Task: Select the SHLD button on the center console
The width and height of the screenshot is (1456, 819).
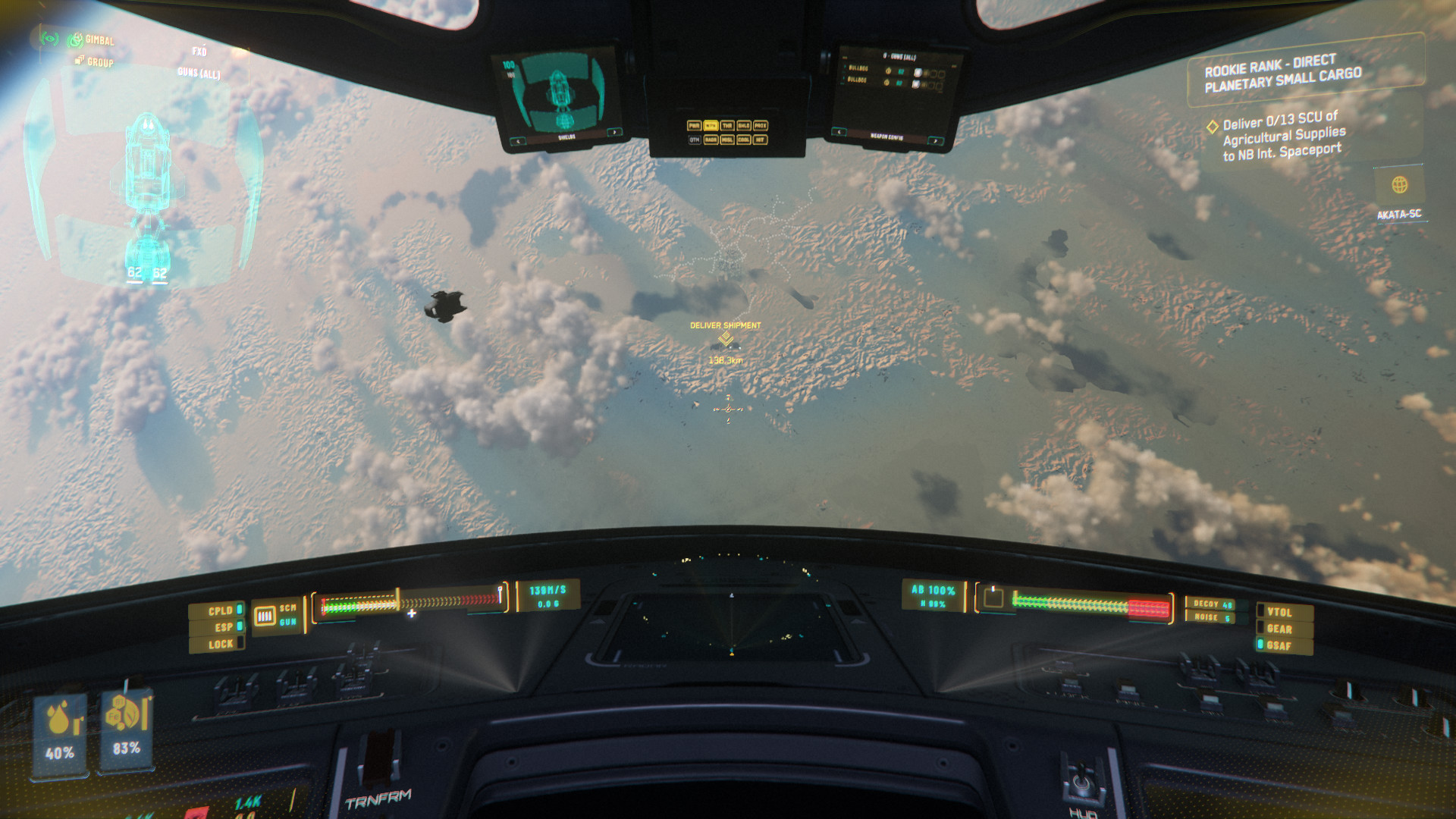Action: pos(744,125)
